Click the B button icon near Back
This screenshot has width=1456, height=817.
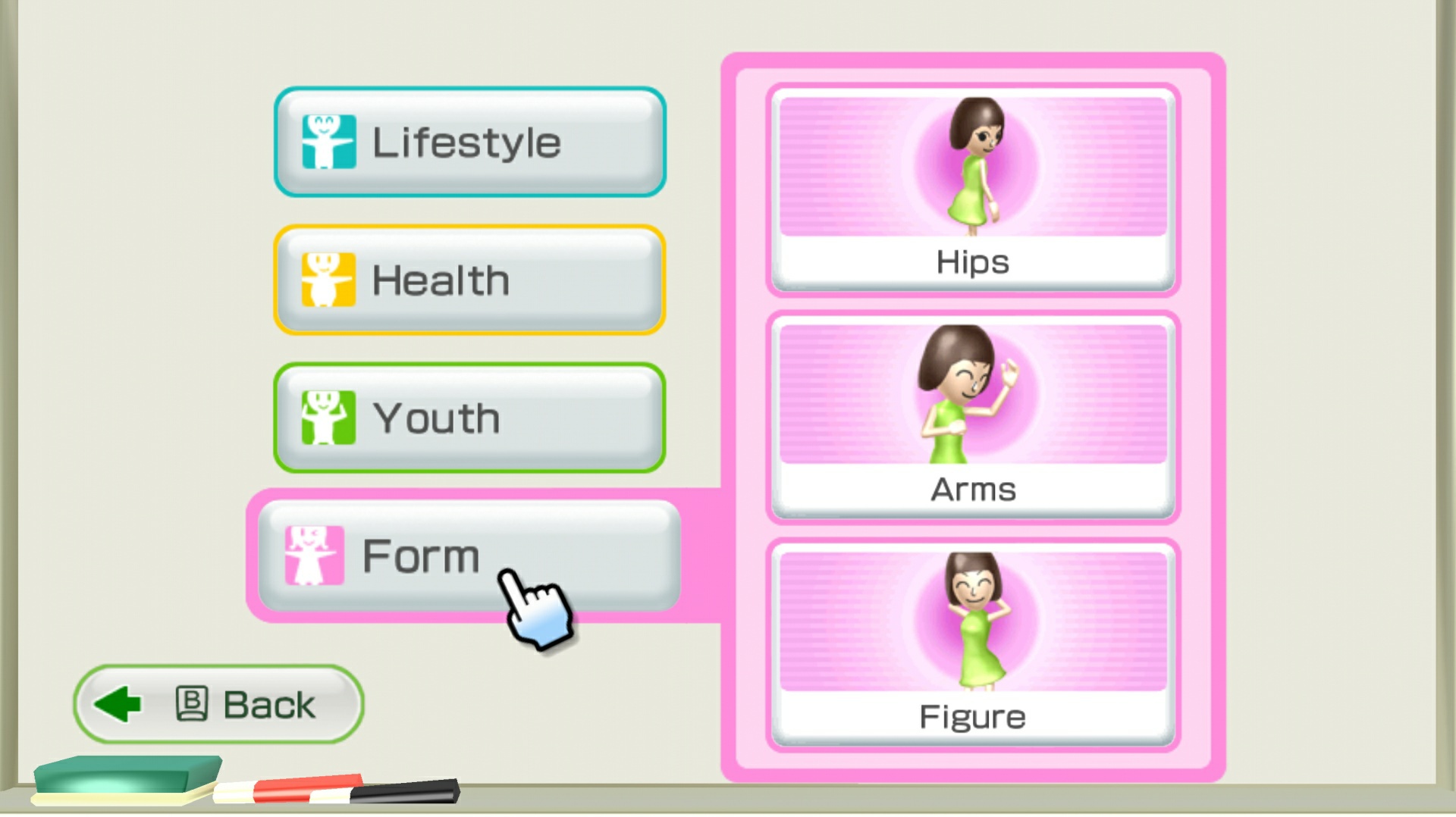[x=190, y=703]
